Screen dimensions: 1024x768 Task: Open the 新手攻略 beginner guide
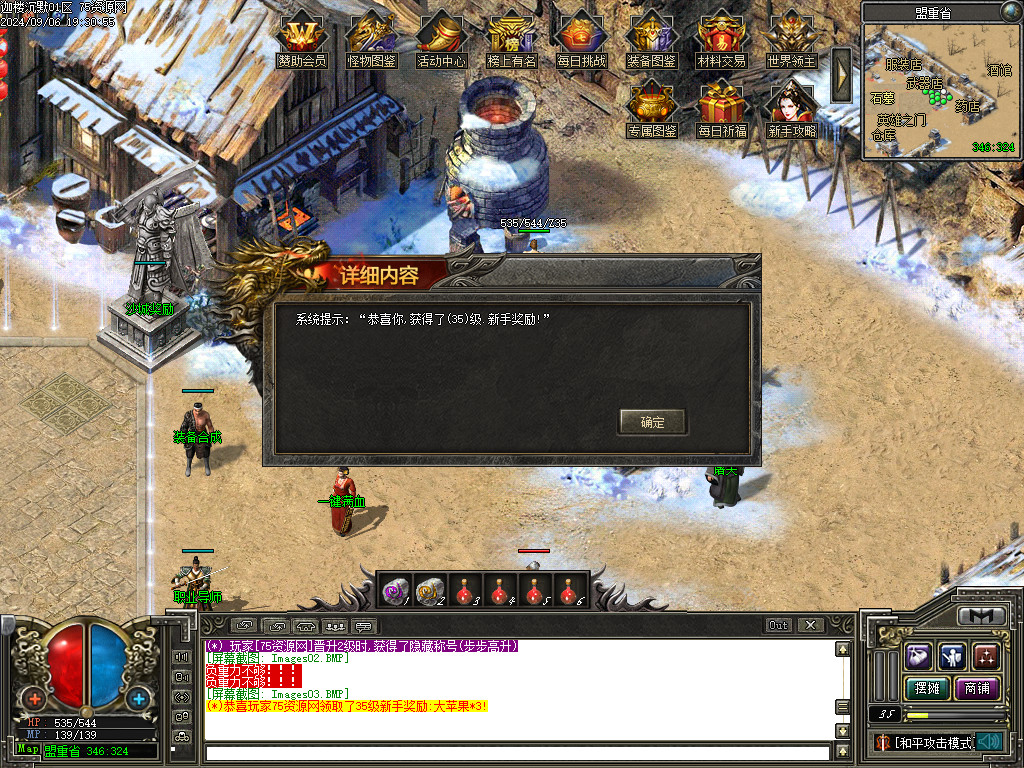click(x=792, y=109)
